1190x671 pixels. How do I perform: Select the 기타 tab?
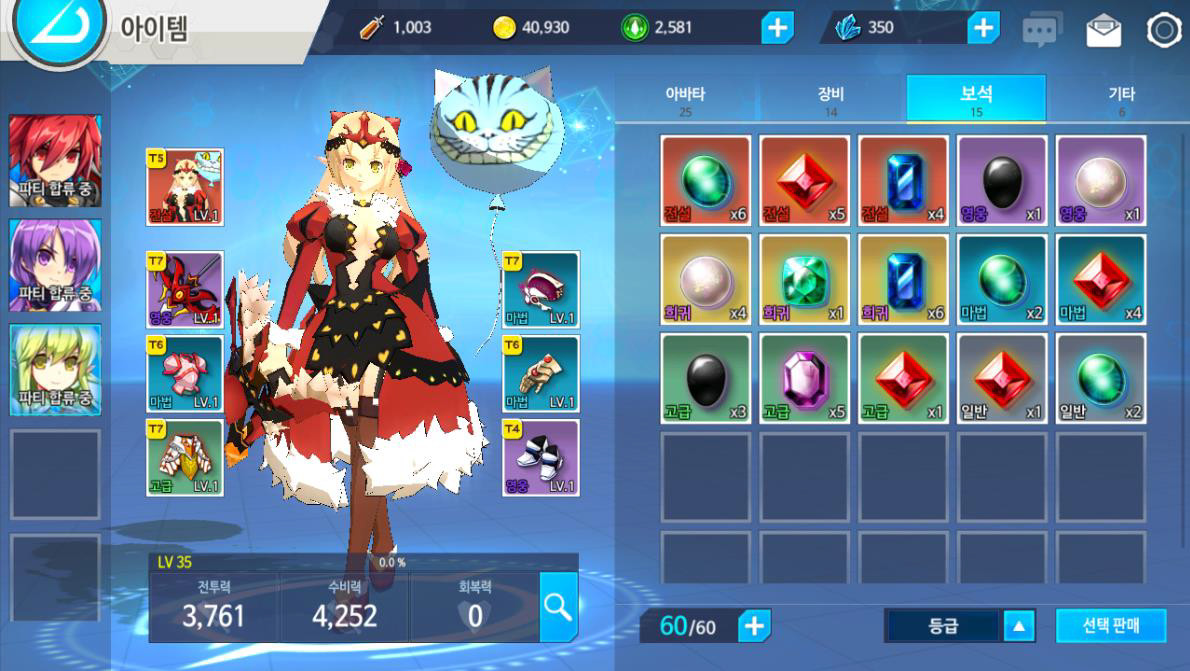(1121, 99)
